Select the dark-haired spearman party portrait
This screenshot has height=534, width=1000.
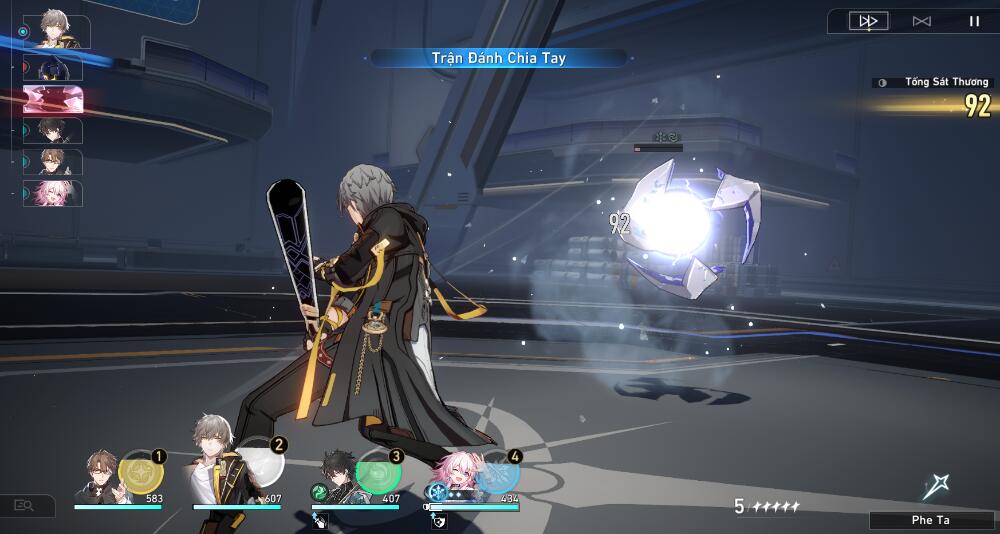340,476
